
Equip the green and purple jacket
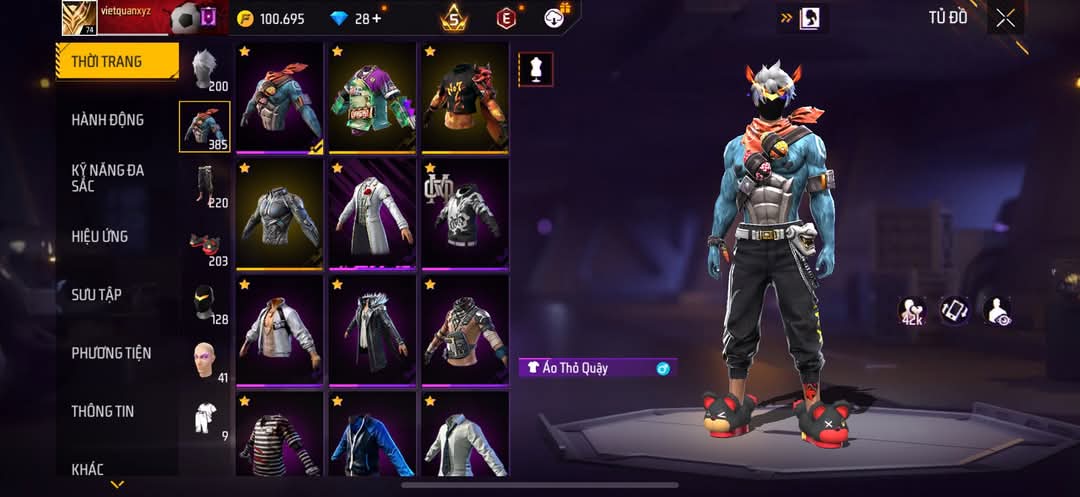(x=373, y=98)
